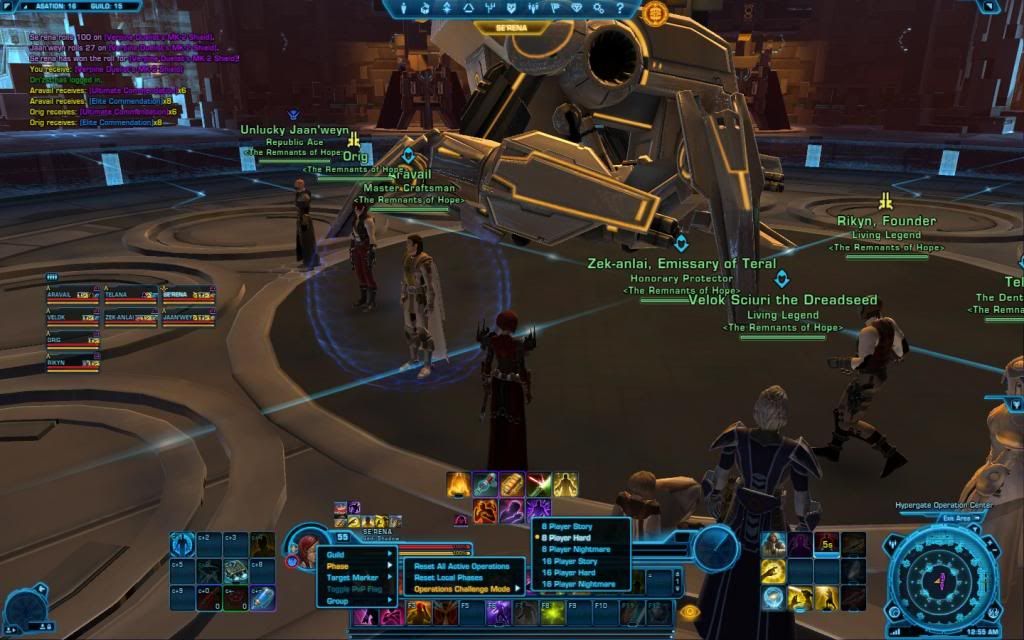Target Telana in the raid frames

[x=130, y=295]
